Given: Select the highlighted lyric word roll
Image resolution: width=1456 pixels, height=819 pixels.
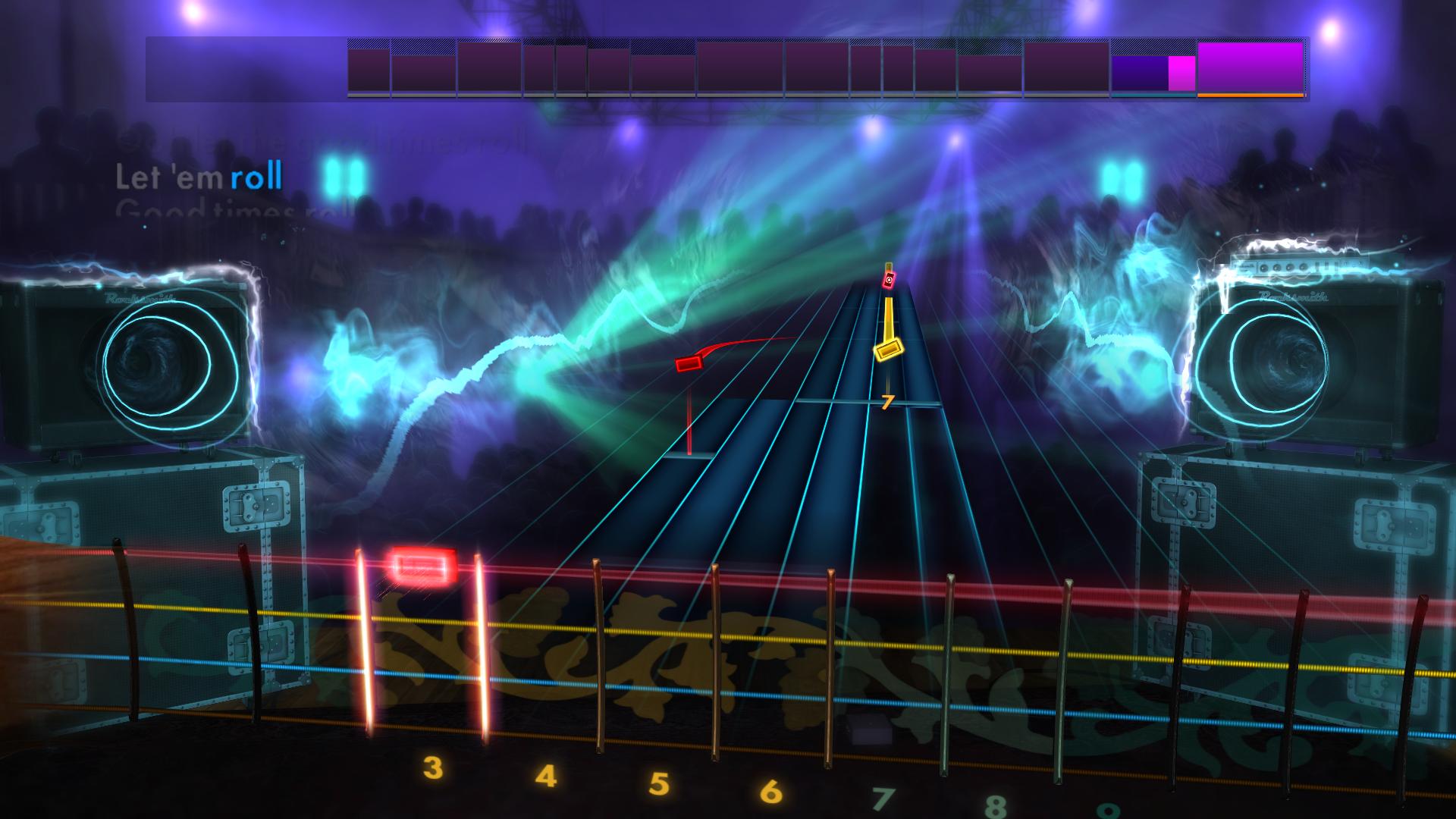Looking at the screenshot, I should [x=255, y=179].
